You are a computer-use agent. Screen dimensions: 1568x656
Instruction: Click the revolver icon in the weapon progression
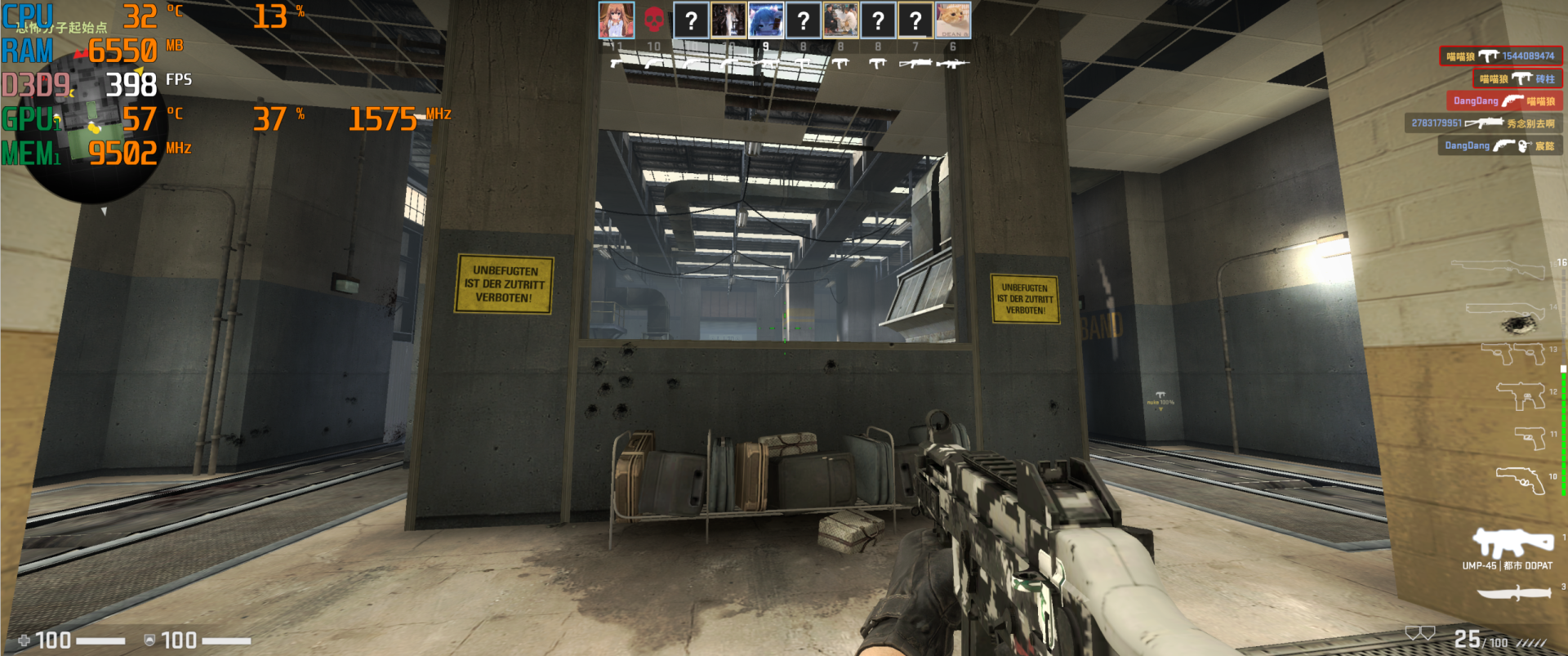click(1521, 479)
